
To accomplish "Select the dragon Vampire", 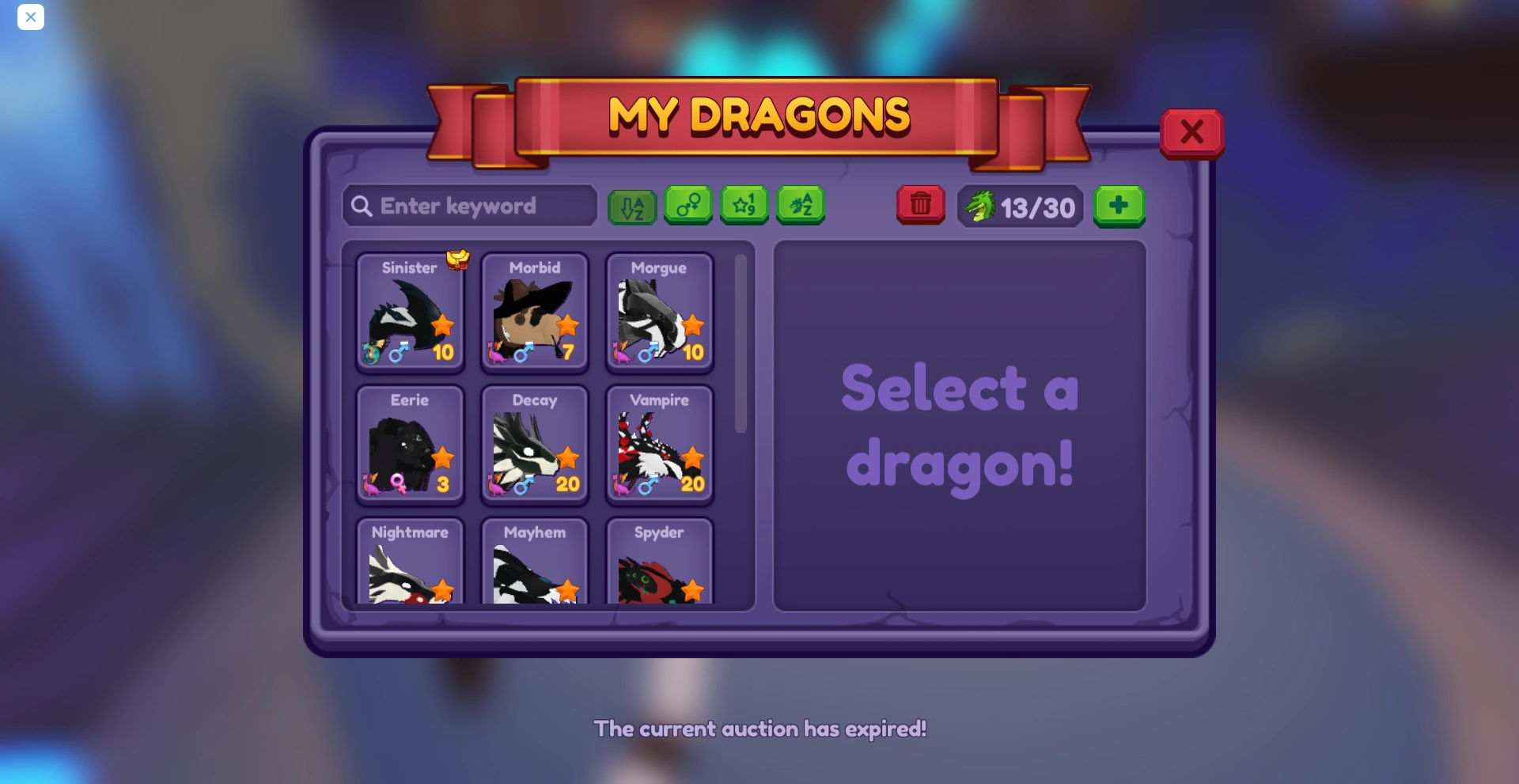I will [660, 445].
